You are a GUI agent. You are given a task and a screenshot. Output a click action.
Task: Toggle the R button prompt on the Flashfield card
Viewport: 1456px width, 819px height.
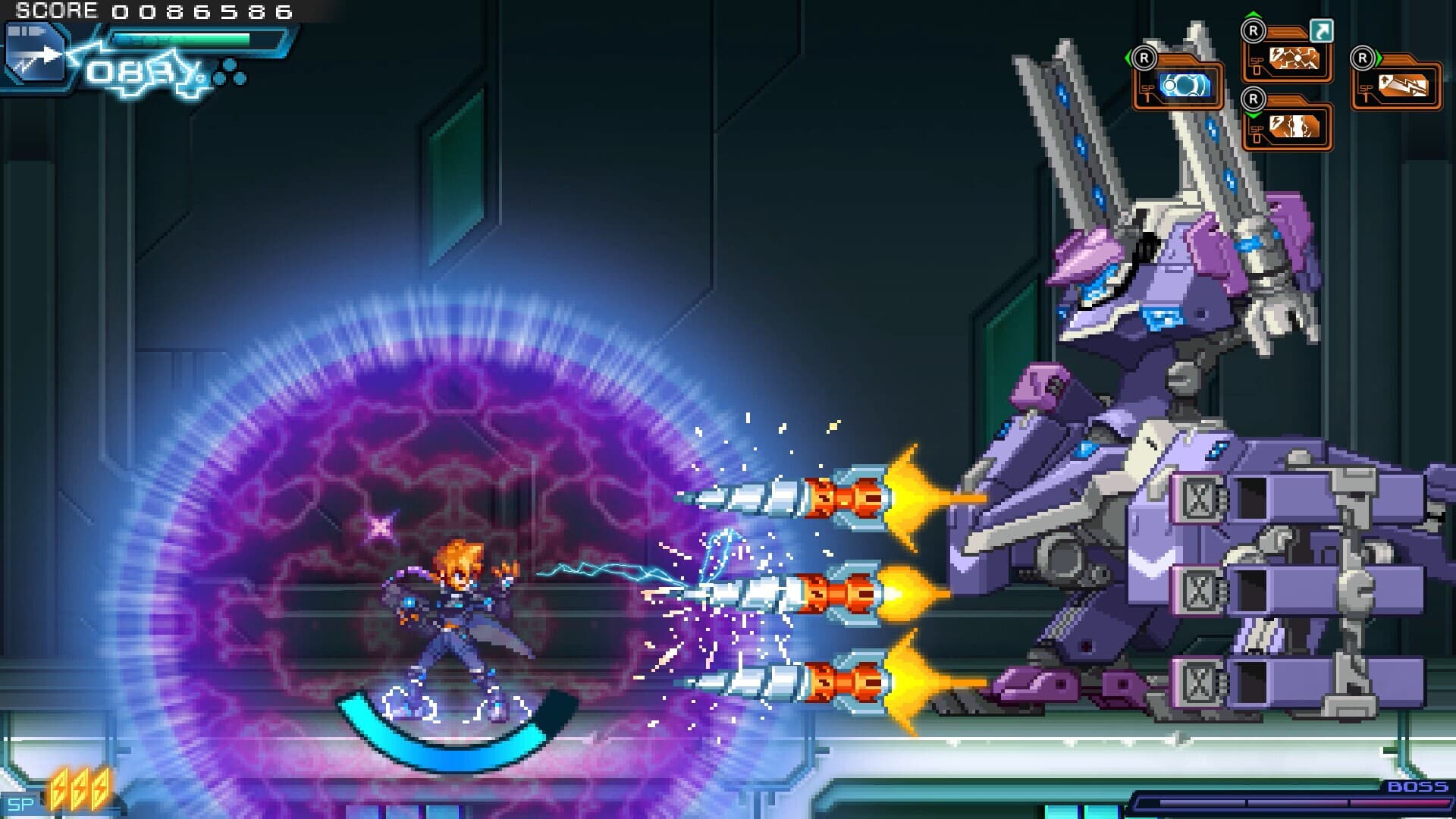[x=1145, y=58]
